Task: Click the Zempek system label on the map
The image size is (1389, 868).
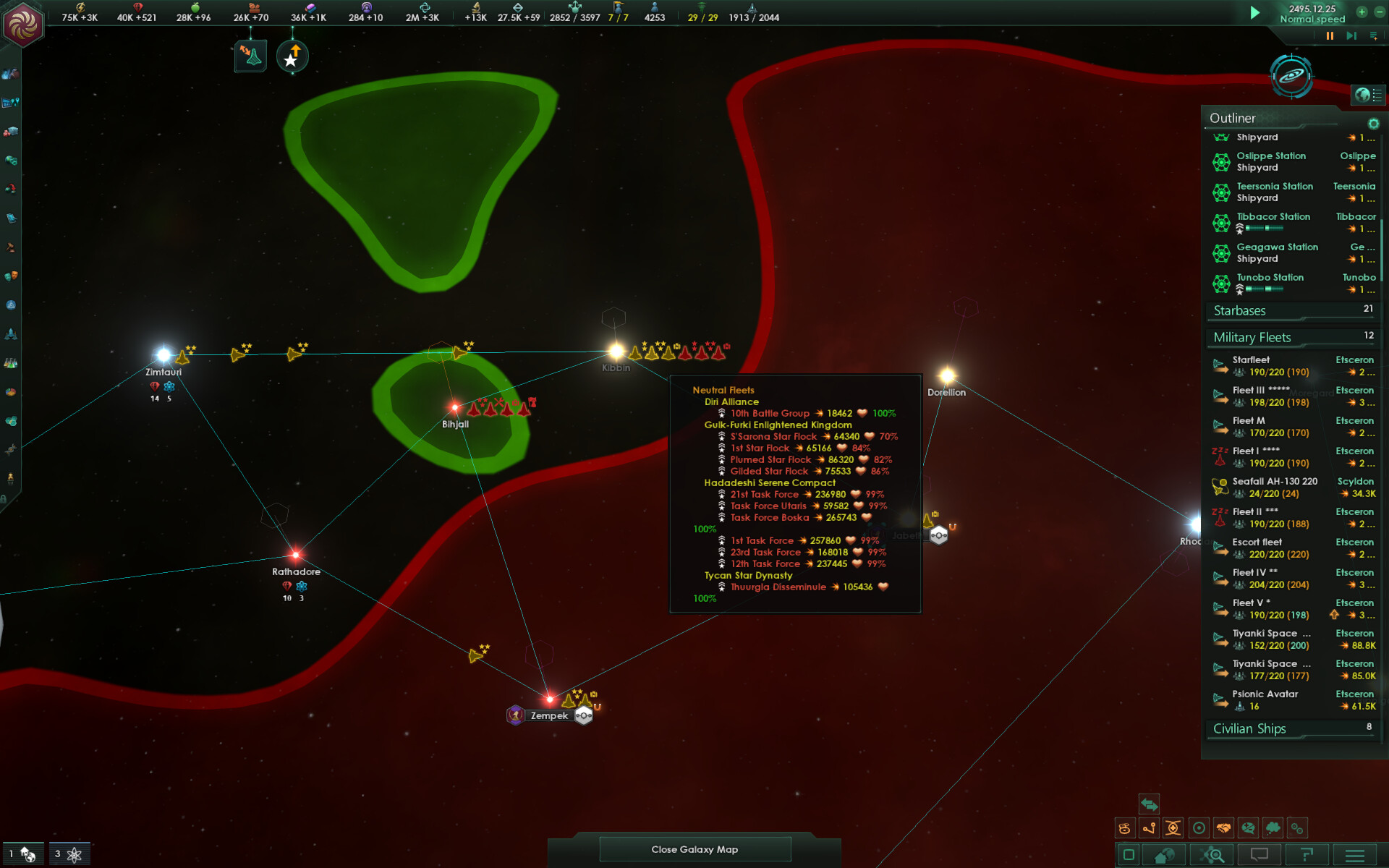Action: [x=549, y=715]
